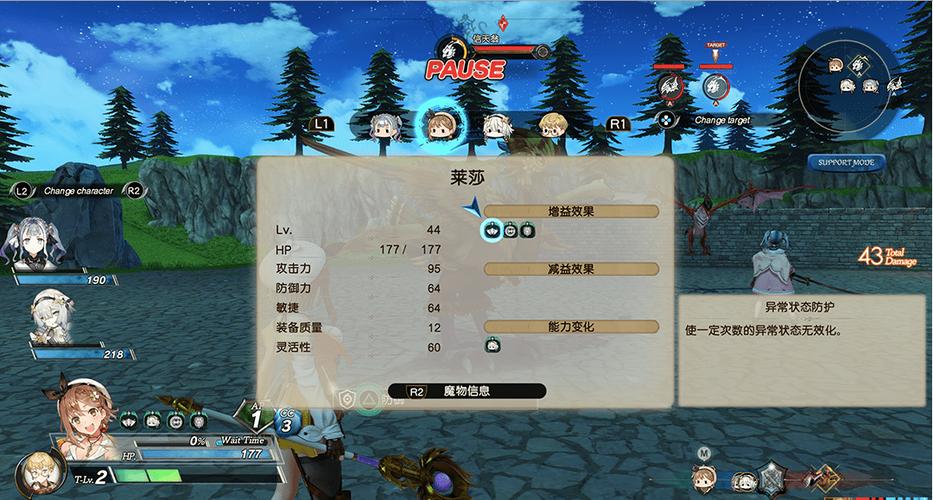
Task: Select the blonde character portrait in the switcher
Action: pos(552,125)
